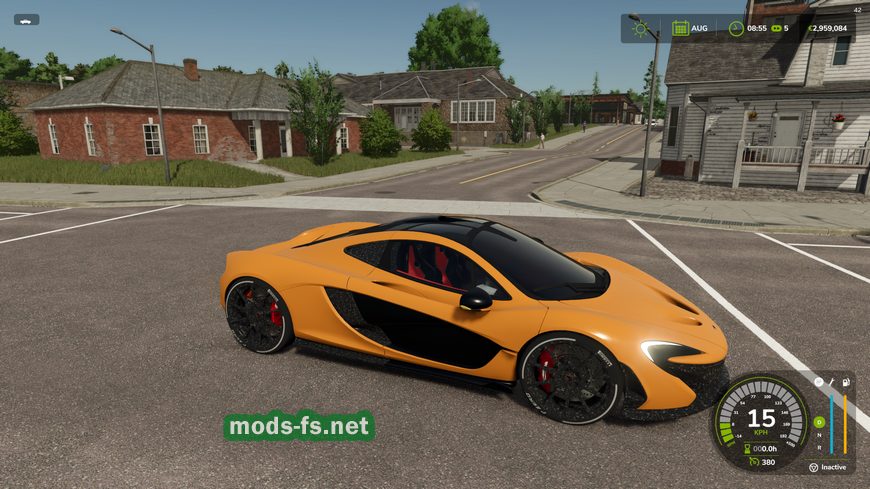Click the car icon badge
Image resolution: width=870 pixels, height=489 pixels.
point(26,19)
